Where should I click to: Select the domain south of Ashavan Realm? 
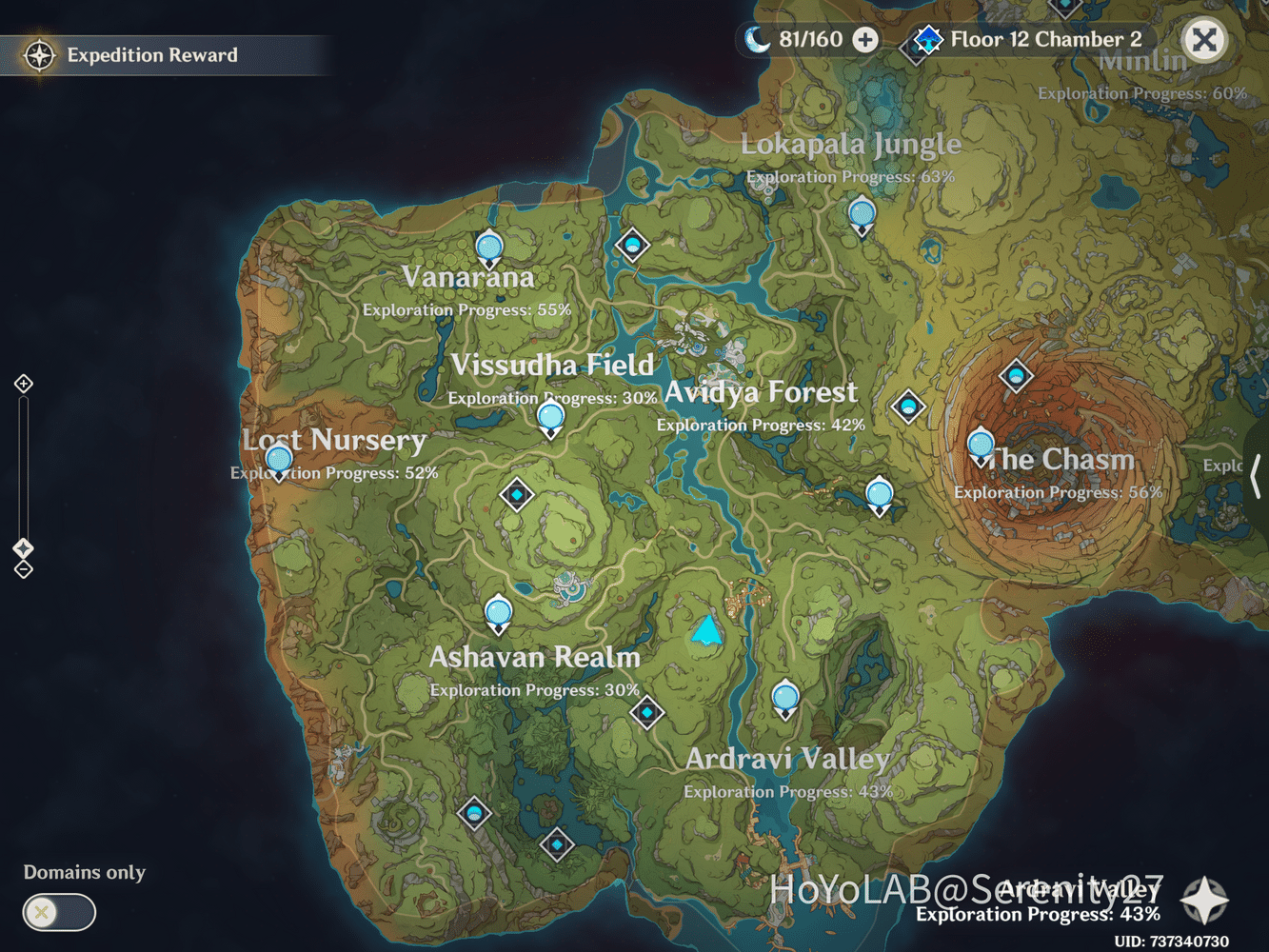pos(646,711)
